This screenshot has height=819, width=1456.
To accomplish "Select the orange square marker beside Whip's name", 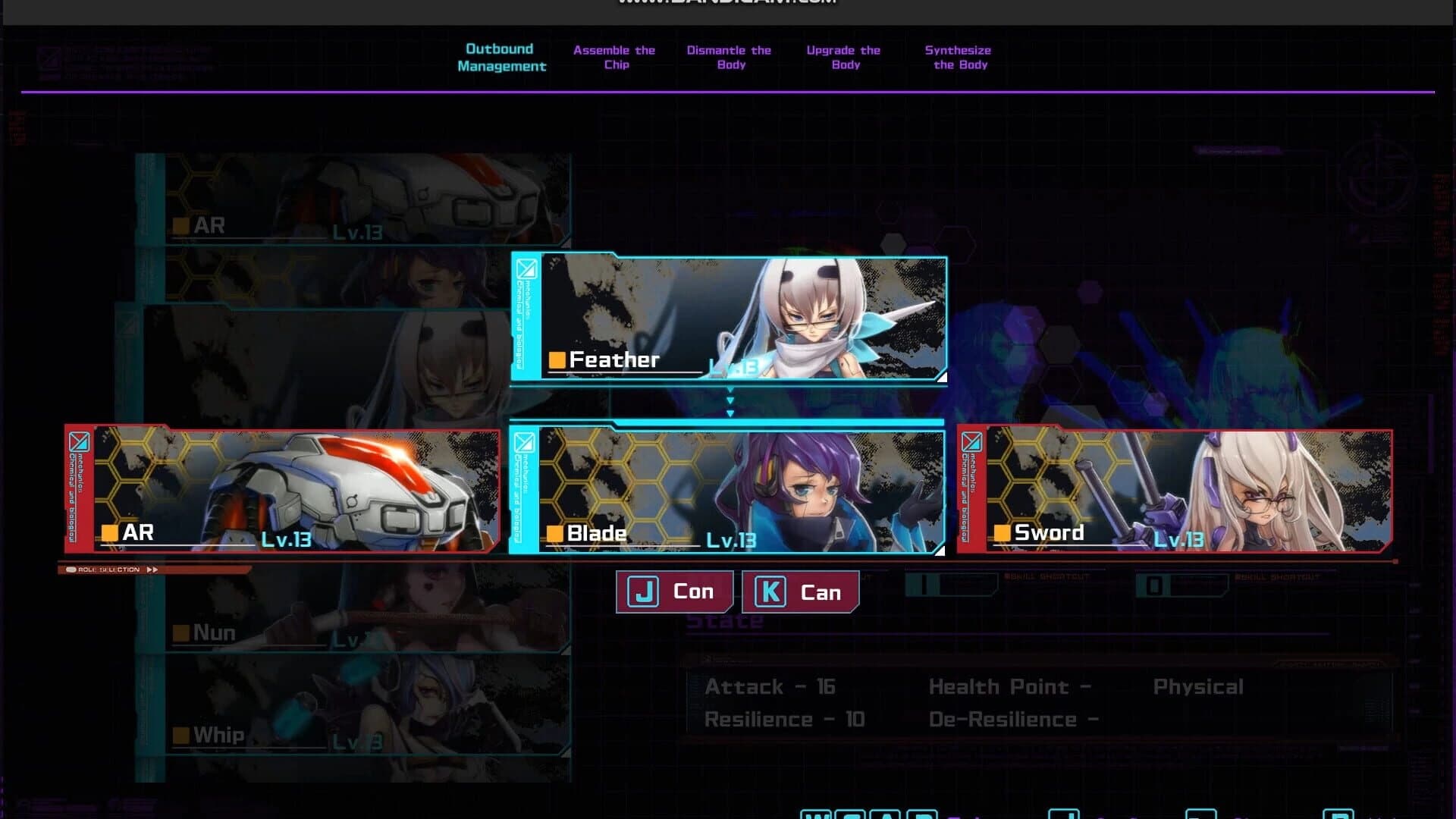I will 181,734.
